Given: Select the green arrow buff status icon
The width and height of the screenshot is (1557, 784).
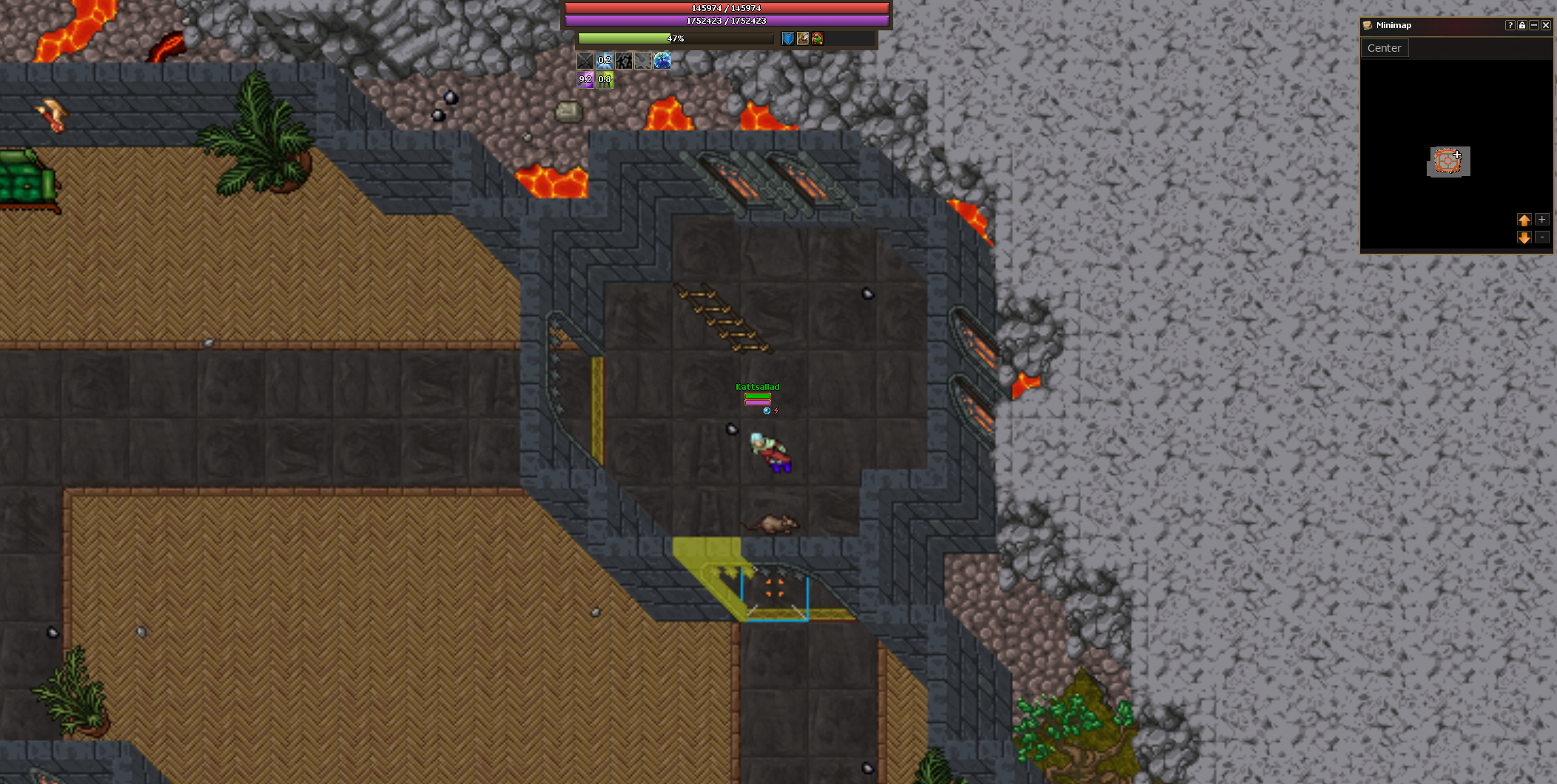Looking at the screenshot, I should pos(818,38).
